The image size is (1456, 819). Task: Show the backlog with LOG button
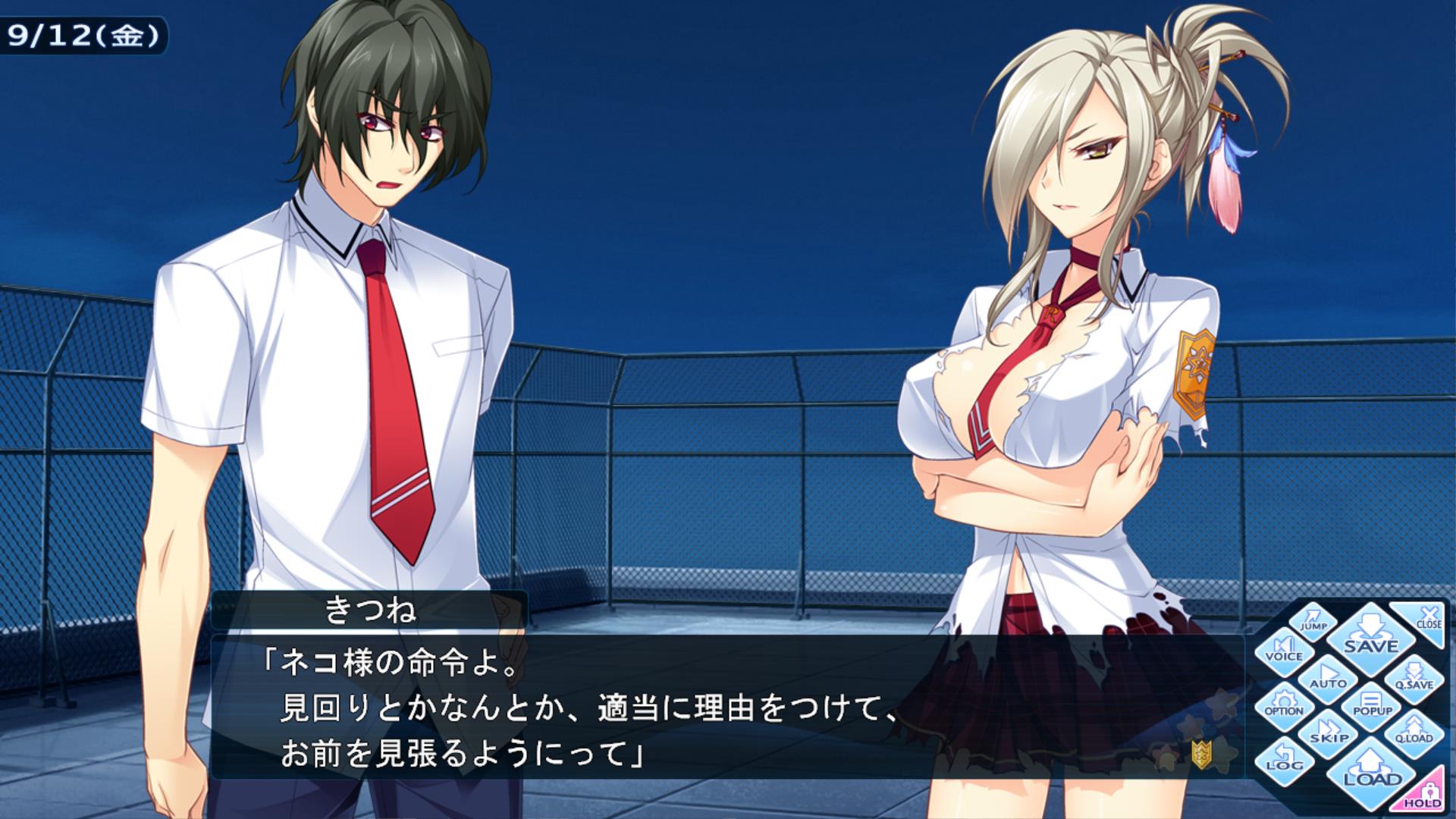click(1283, 760)
